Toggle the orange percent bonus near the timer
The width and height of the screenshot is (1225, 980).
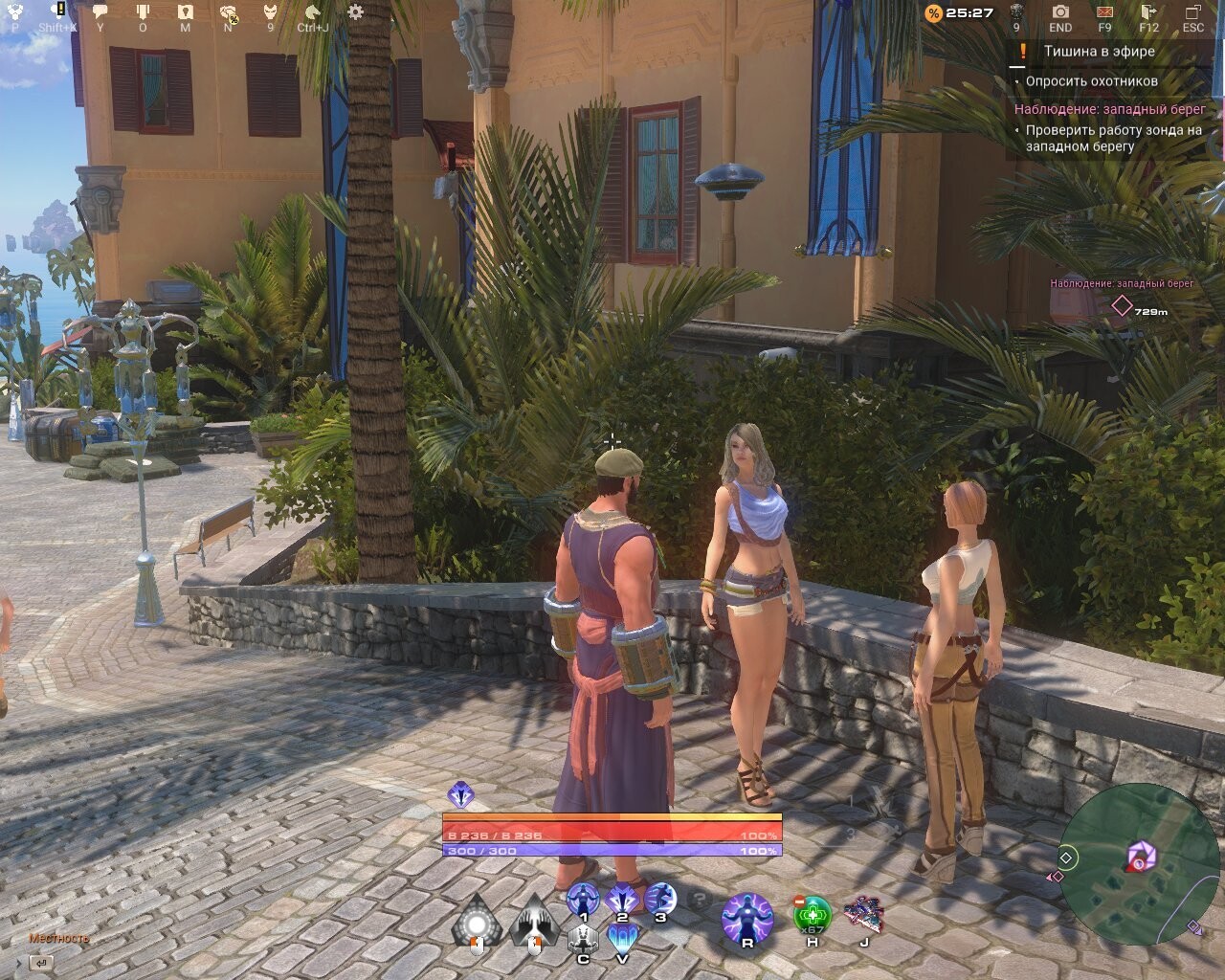point(932,12)
